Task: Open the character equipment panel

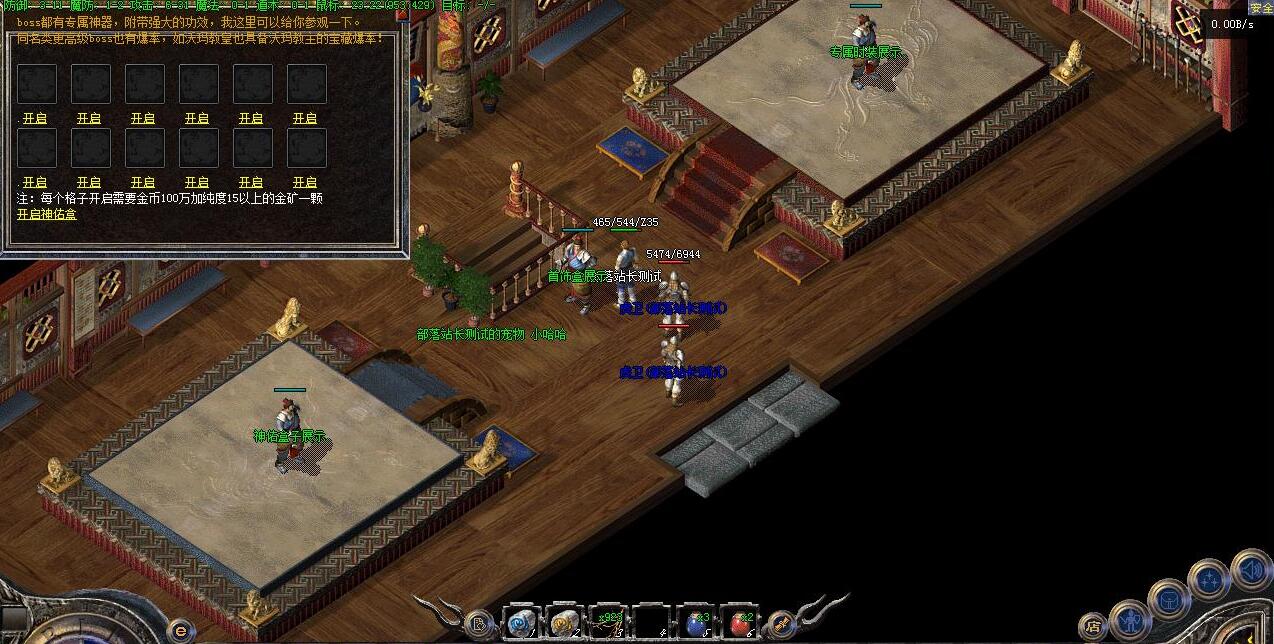Action: tap(1130, 620)
